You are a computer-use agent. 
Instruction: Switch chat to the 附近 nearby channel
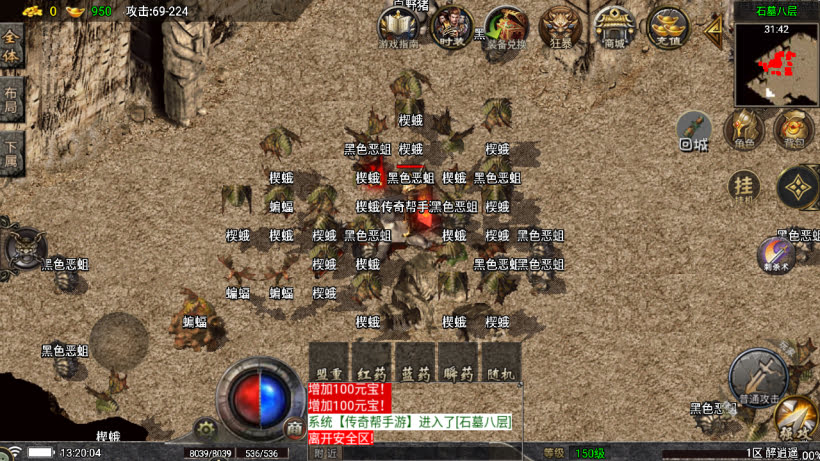[327, 453]
